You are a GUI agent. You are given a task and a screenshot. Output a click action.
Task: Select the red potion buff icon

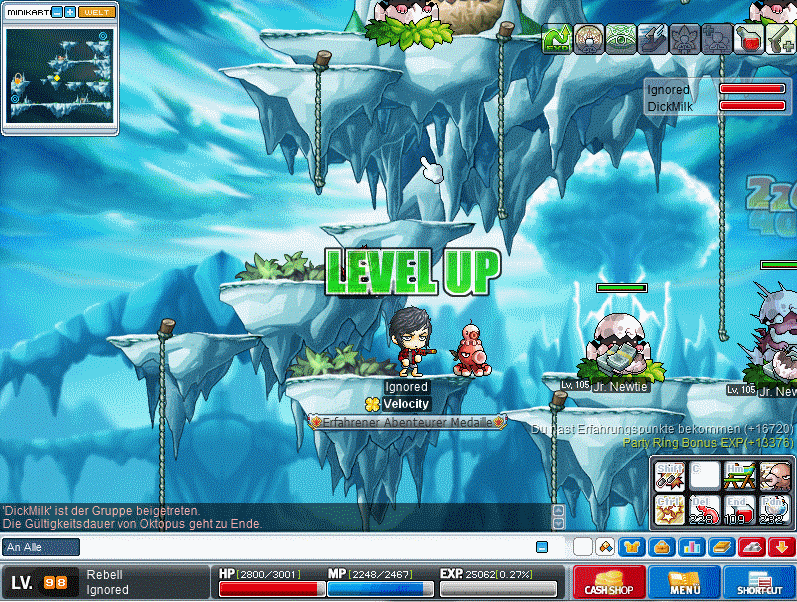point(750,39)
